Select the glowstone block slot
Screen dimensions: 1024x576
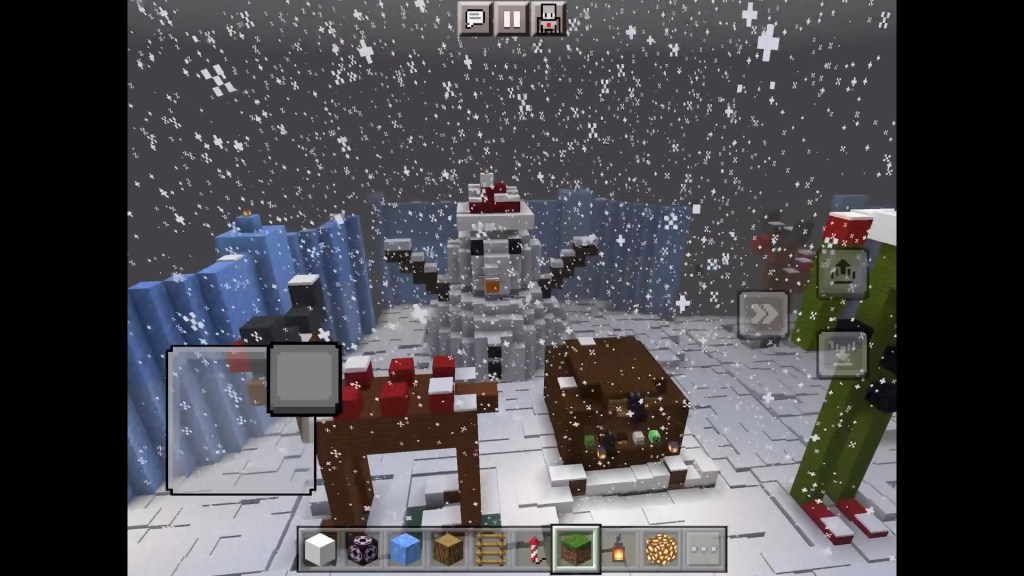(x=662, y=549)
